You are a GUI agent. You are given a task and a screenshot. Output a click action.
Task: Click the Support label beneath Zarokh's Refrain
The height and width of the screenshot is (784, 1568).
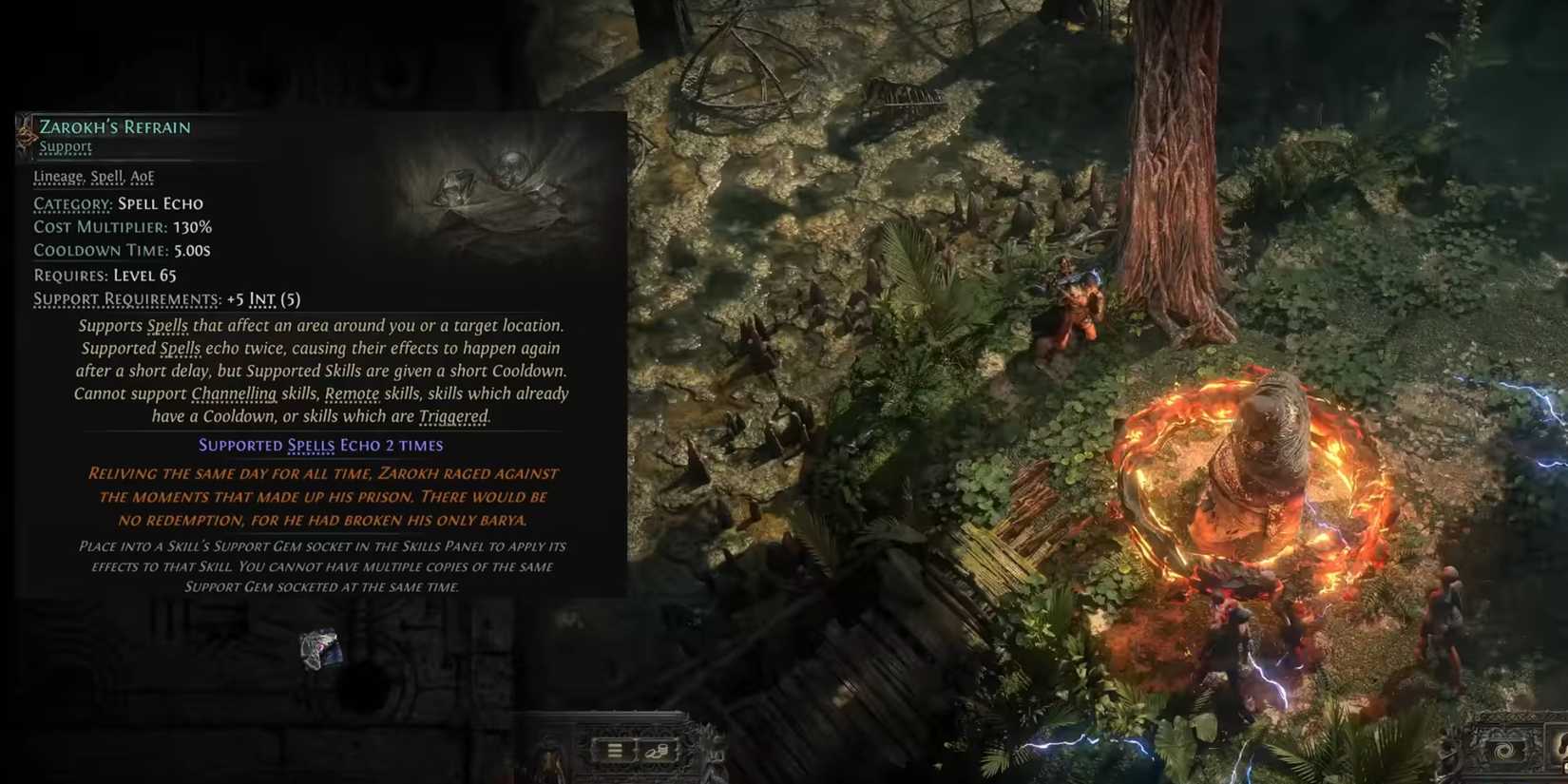point(65,146)
